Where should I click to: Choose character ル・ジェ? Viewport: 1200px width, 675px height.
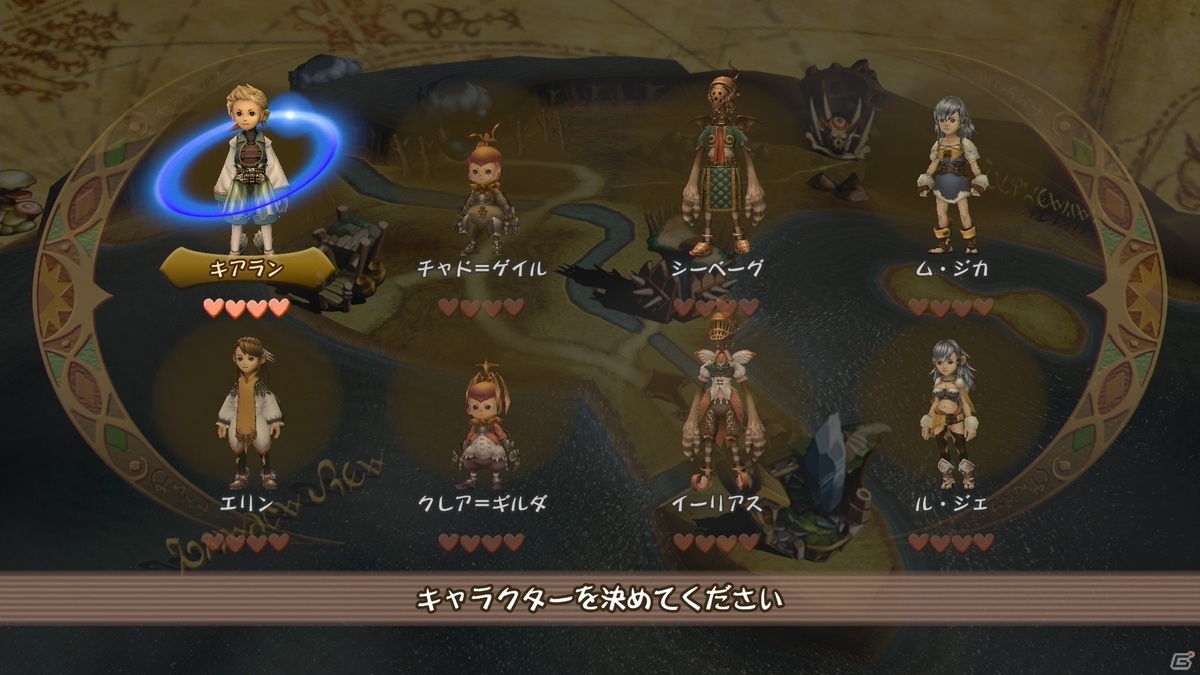(950, 415)
